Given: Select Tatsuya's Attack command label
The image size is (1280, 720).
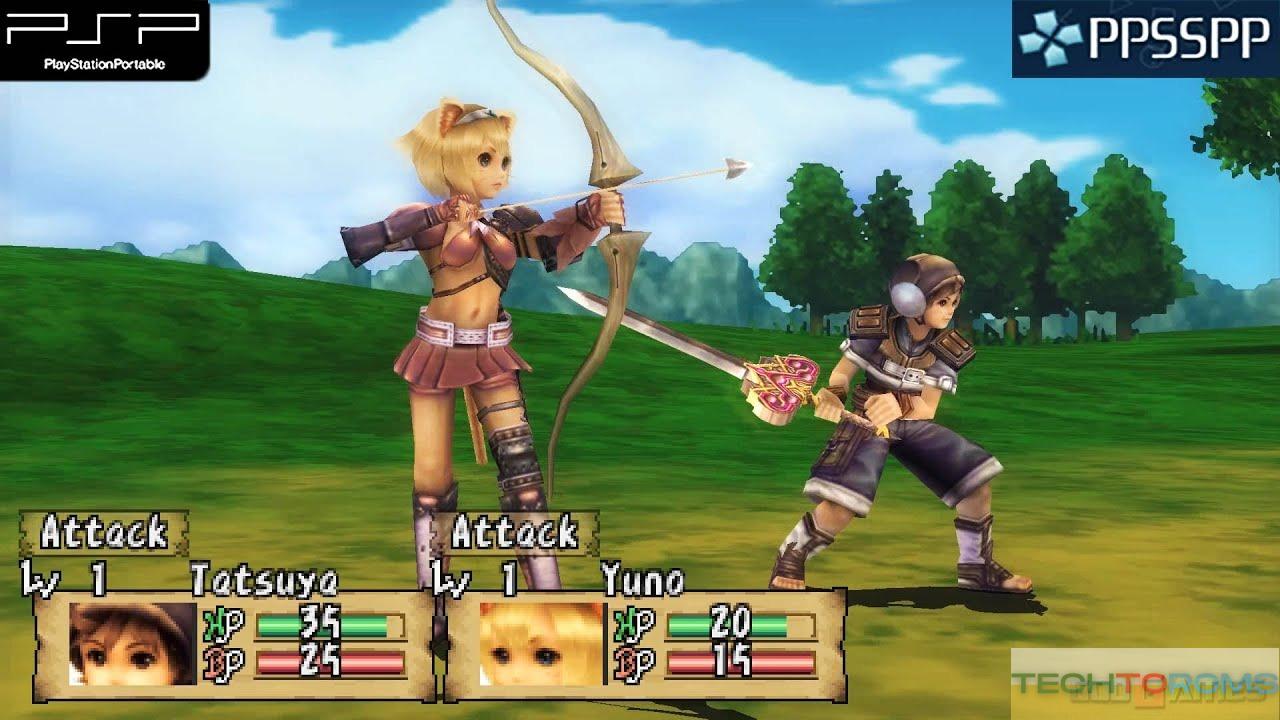Looking at the screenshot, I should click(x=103, y=533).
